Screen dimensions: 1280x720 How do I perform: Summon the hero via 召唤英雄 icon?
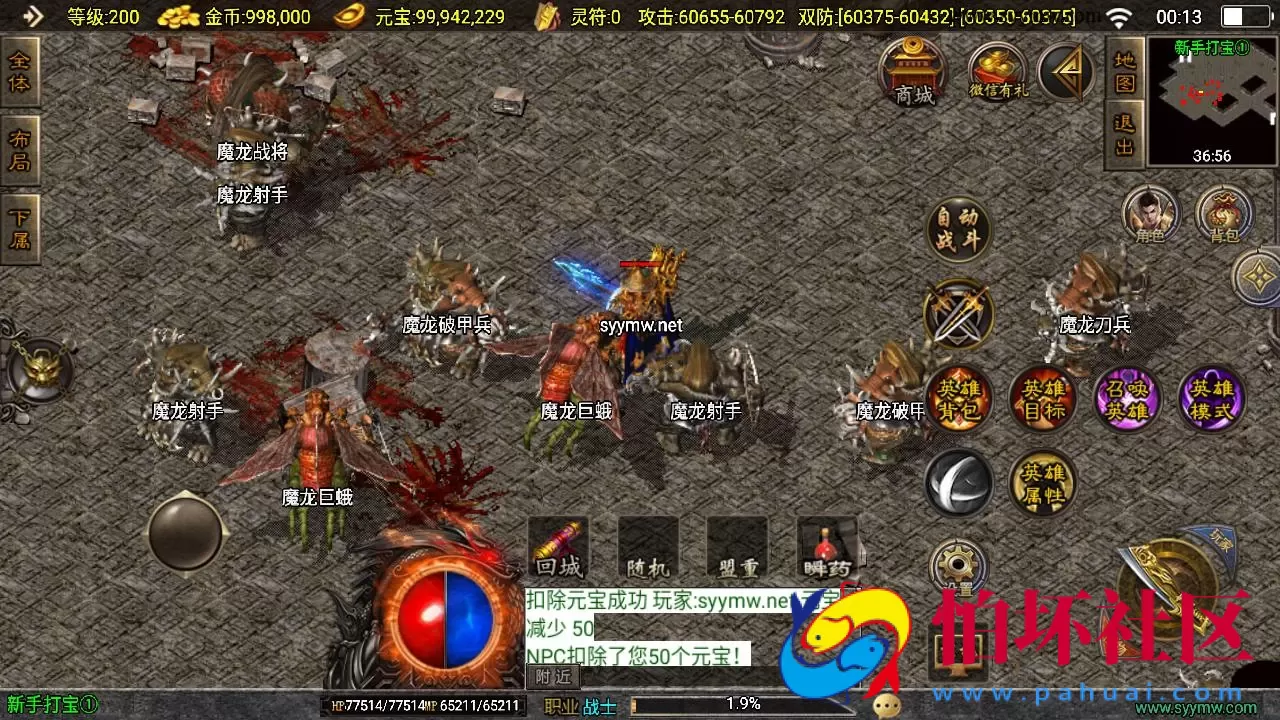[x=1127, y=398]
